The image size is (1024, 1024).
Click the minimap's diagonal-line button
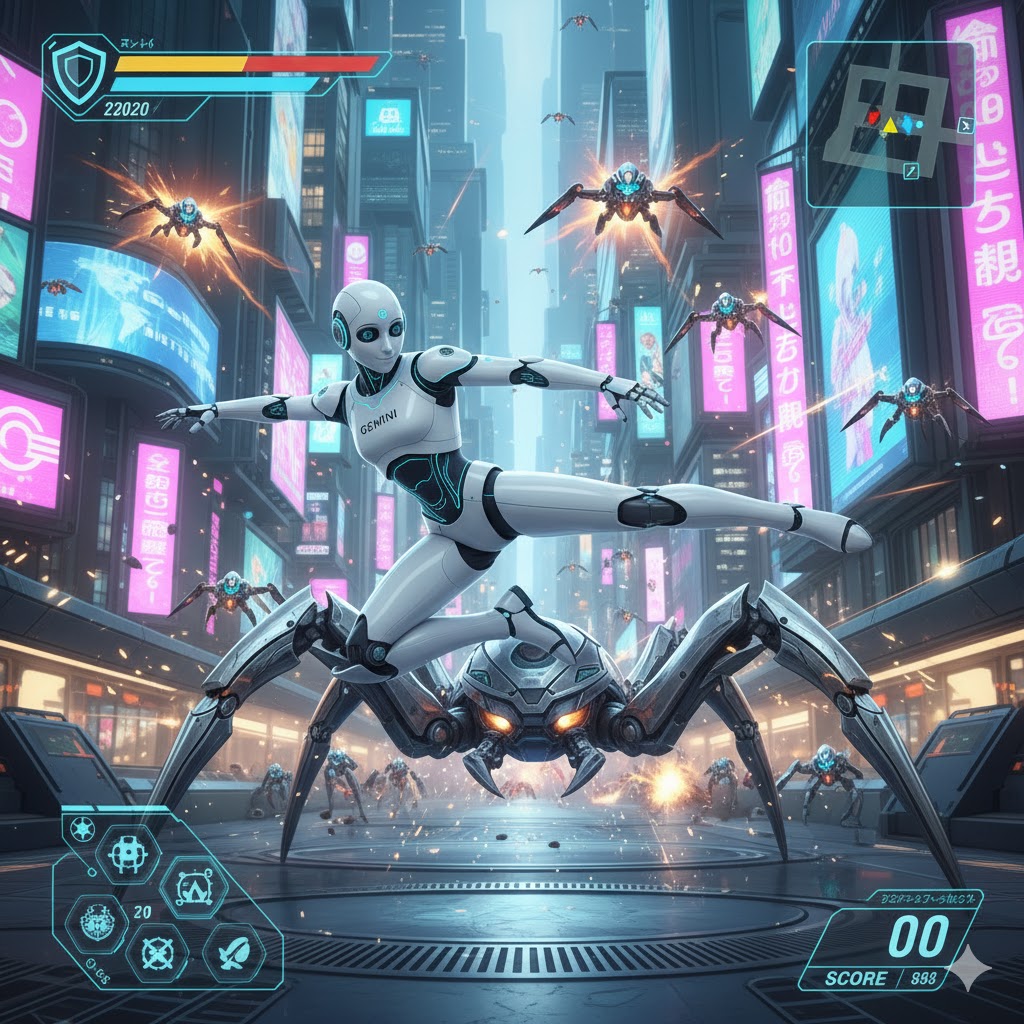[911, 173]
